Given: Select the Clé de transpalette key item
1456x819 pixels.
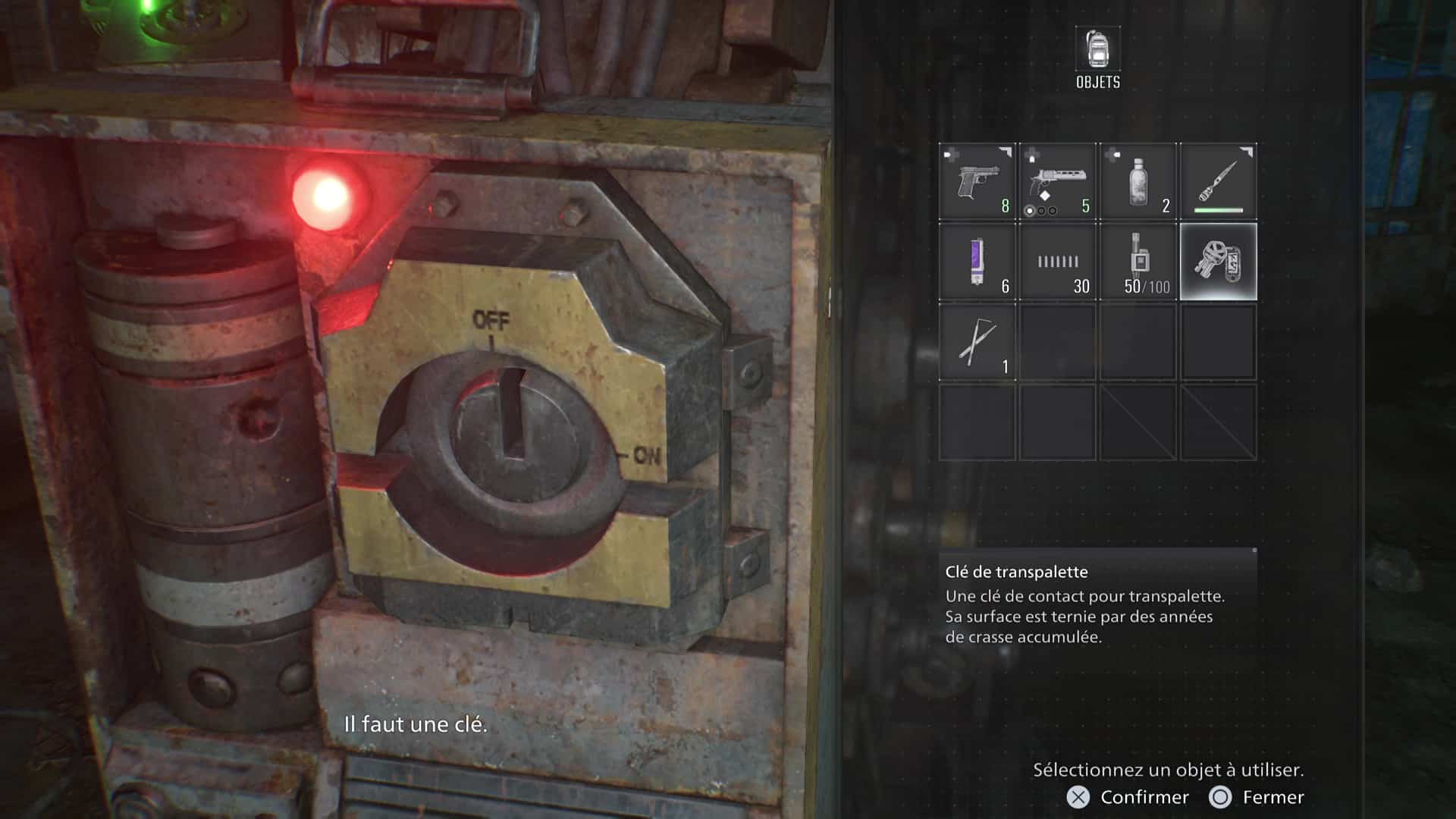Looking at the screenshot, I should click(x=1219, y=262).
